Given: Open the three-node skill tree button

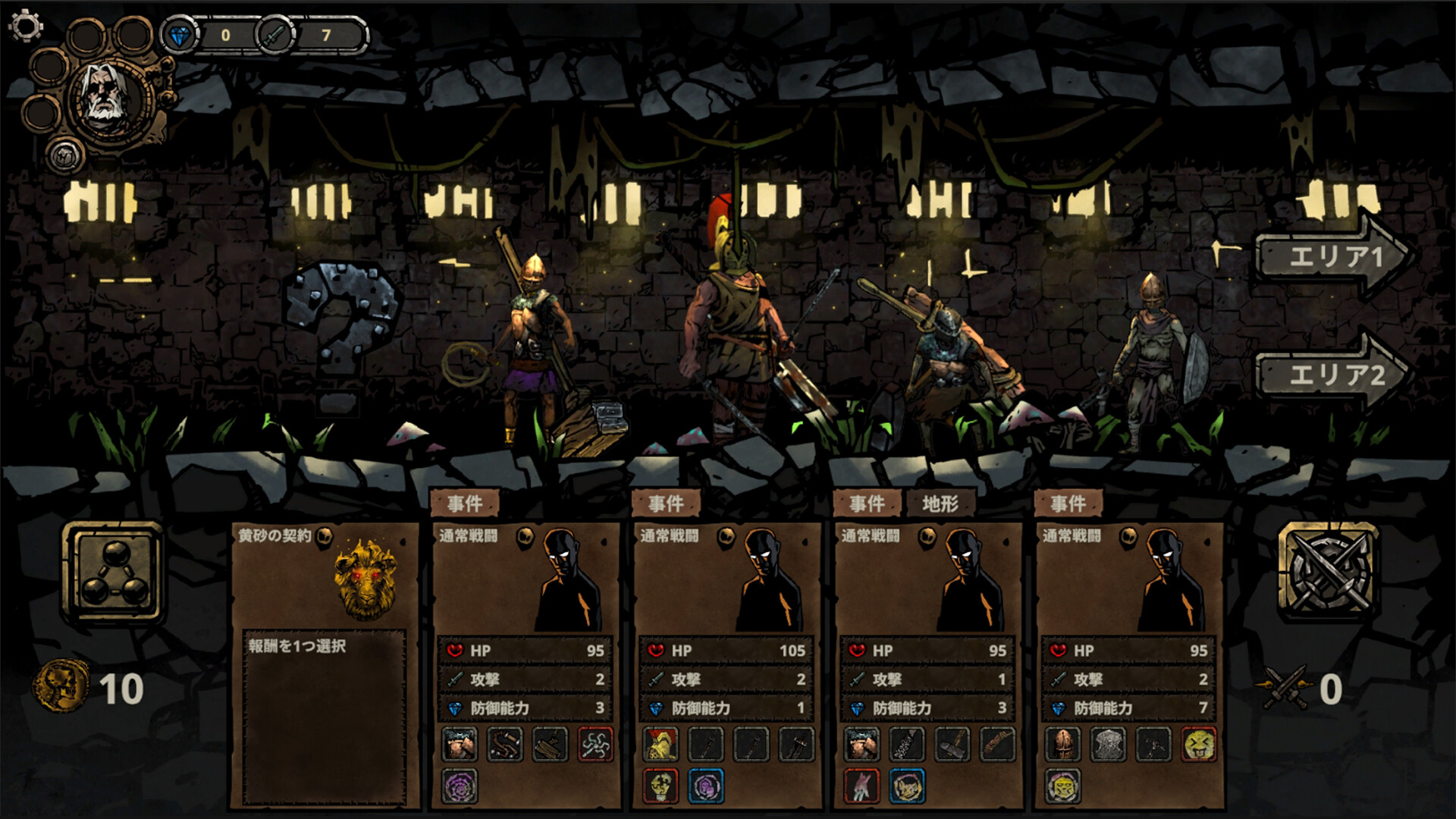Looking at the screenshot, I should tap(114, 573).
